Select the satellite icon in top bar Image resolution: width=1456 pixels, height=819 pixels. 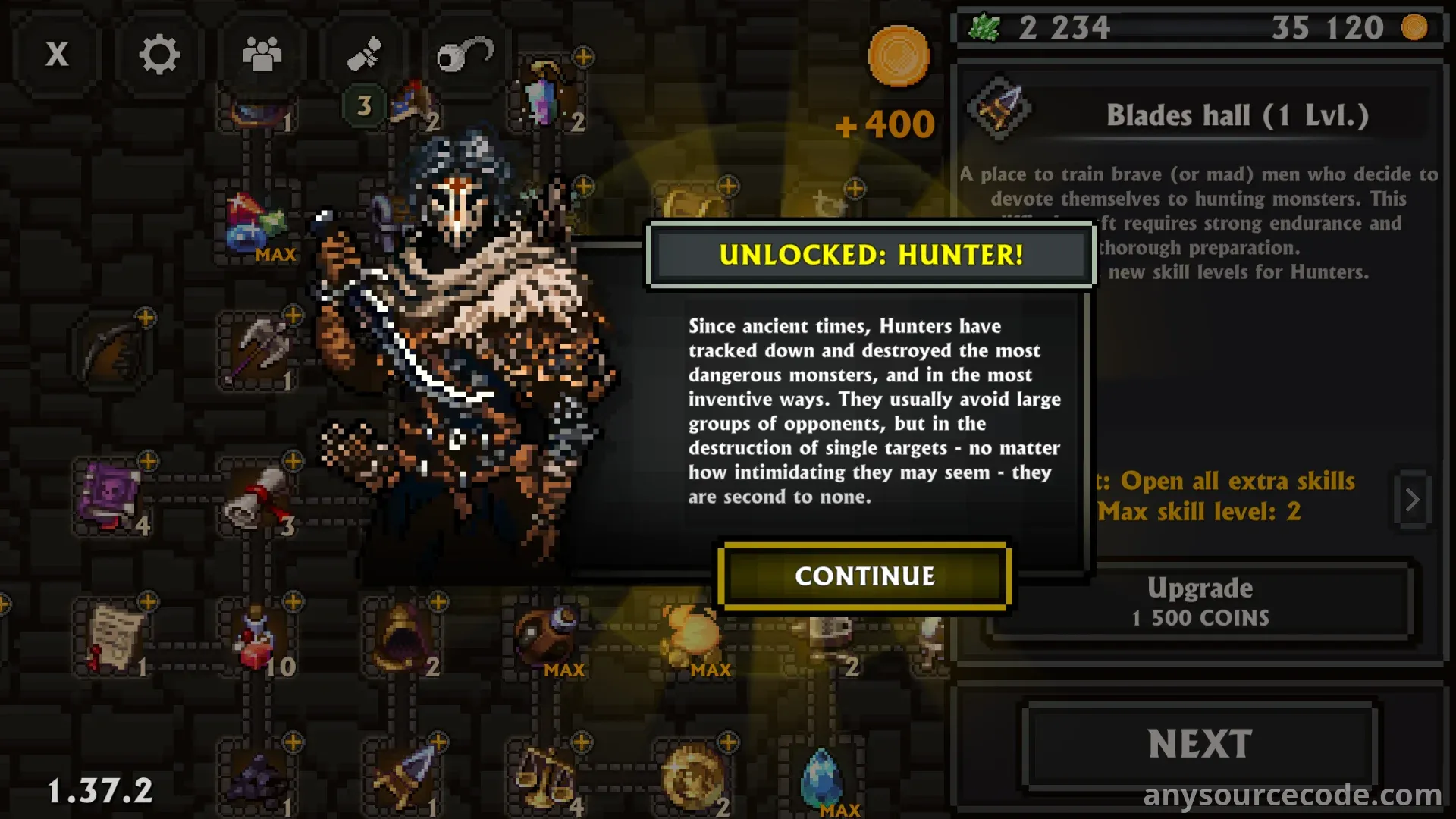click(364, 55)
